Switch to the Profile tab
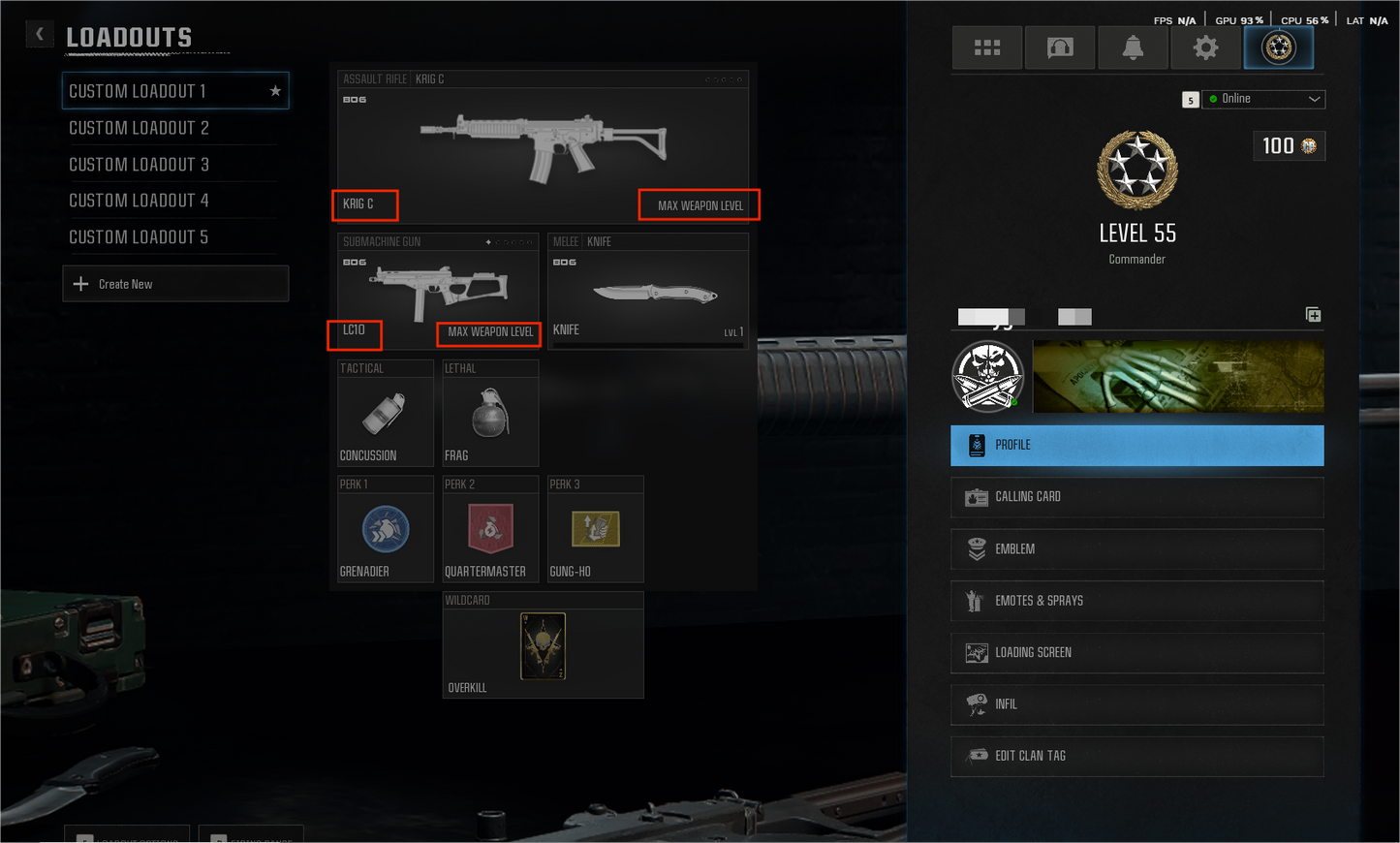Image resolution: width=1400 pixels, height=843 pixels. pyautogui.click(x=1136, y=445)
